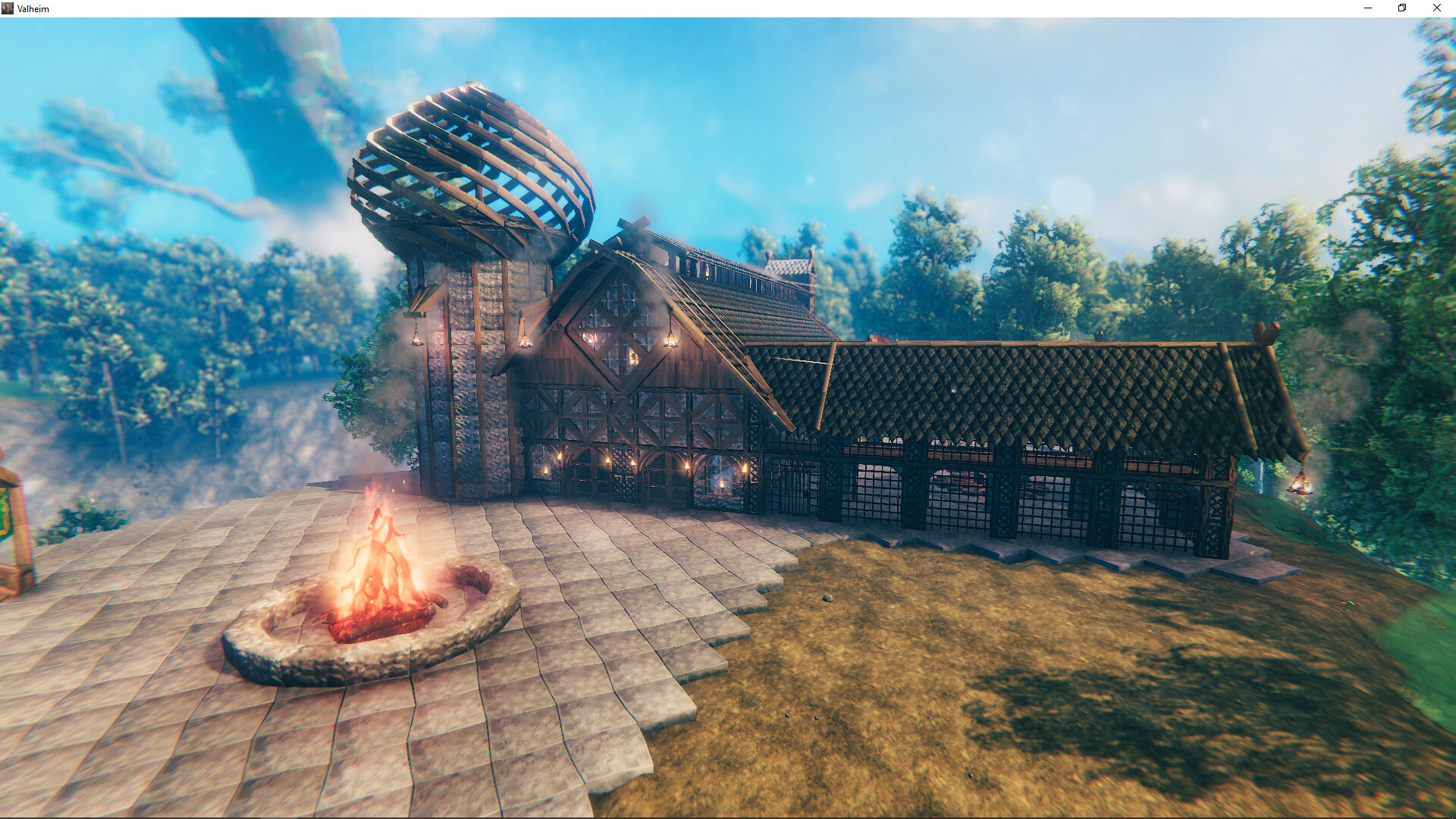1456x819 pixels.
Task: Minimize the Valheim window
Action: point(1368,8)
